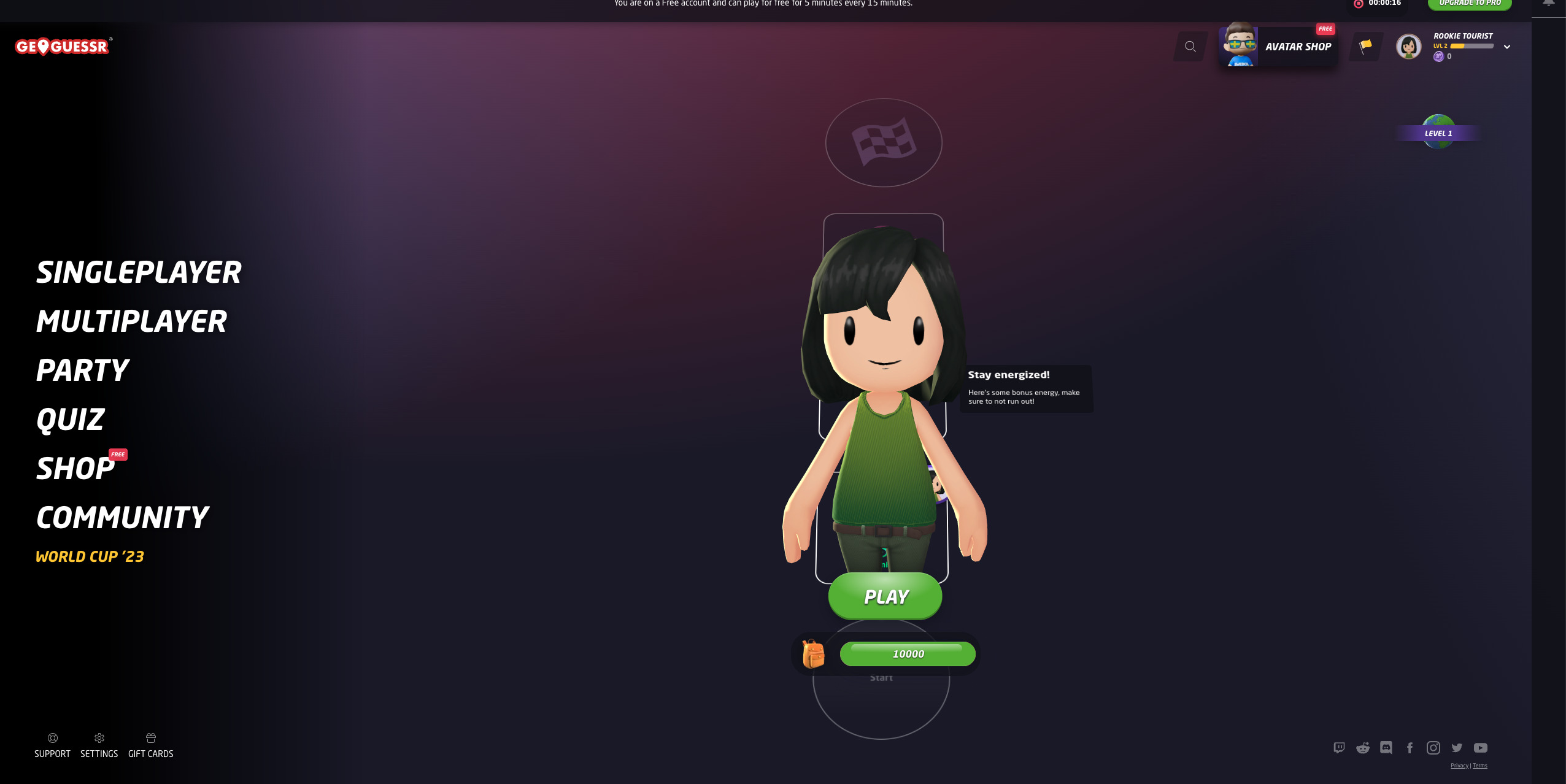Click the yellow flag icon

point(1365,47)
